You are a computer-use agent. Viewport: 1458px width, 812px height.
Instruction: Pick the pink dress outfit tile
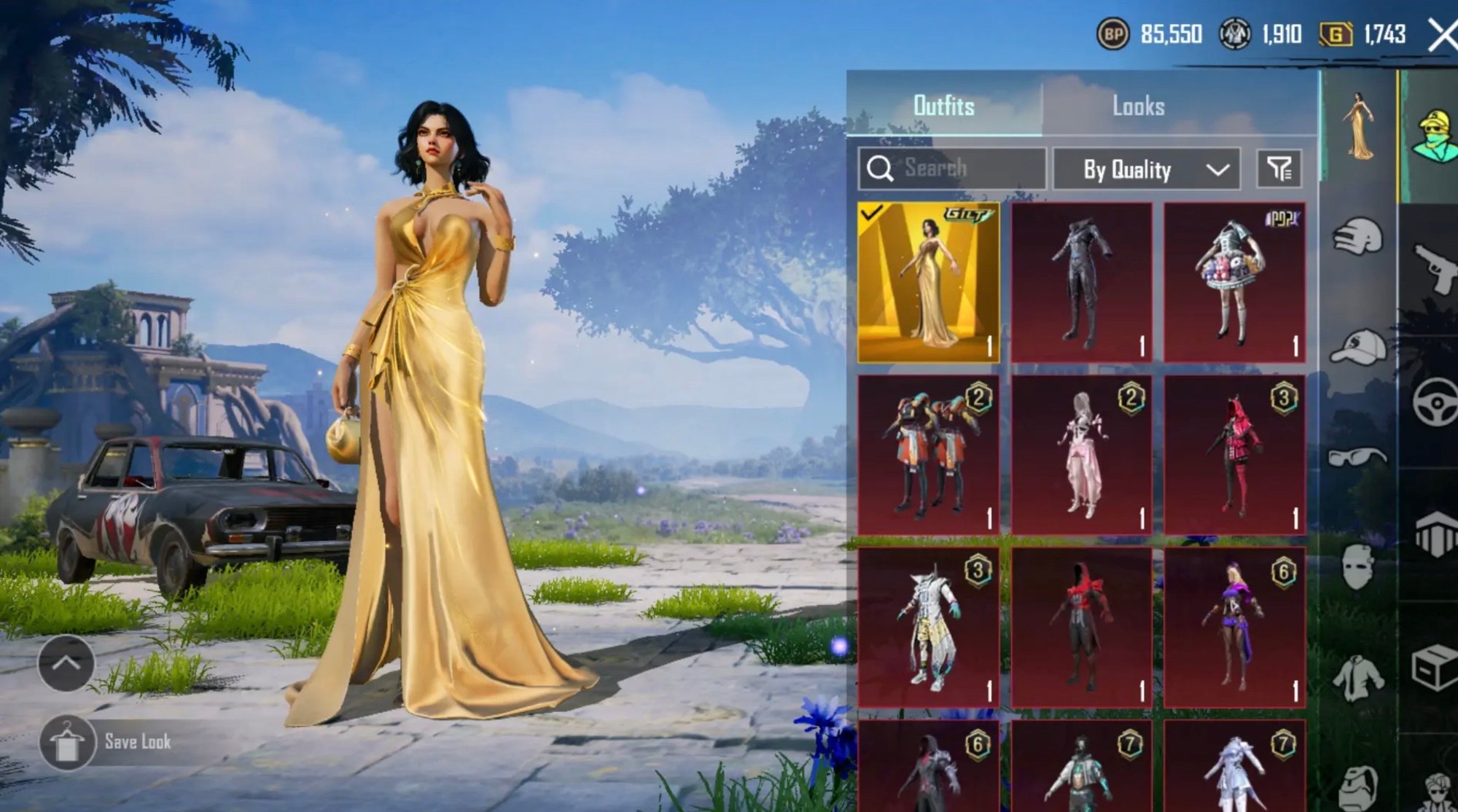click(x=1081, y=455)
